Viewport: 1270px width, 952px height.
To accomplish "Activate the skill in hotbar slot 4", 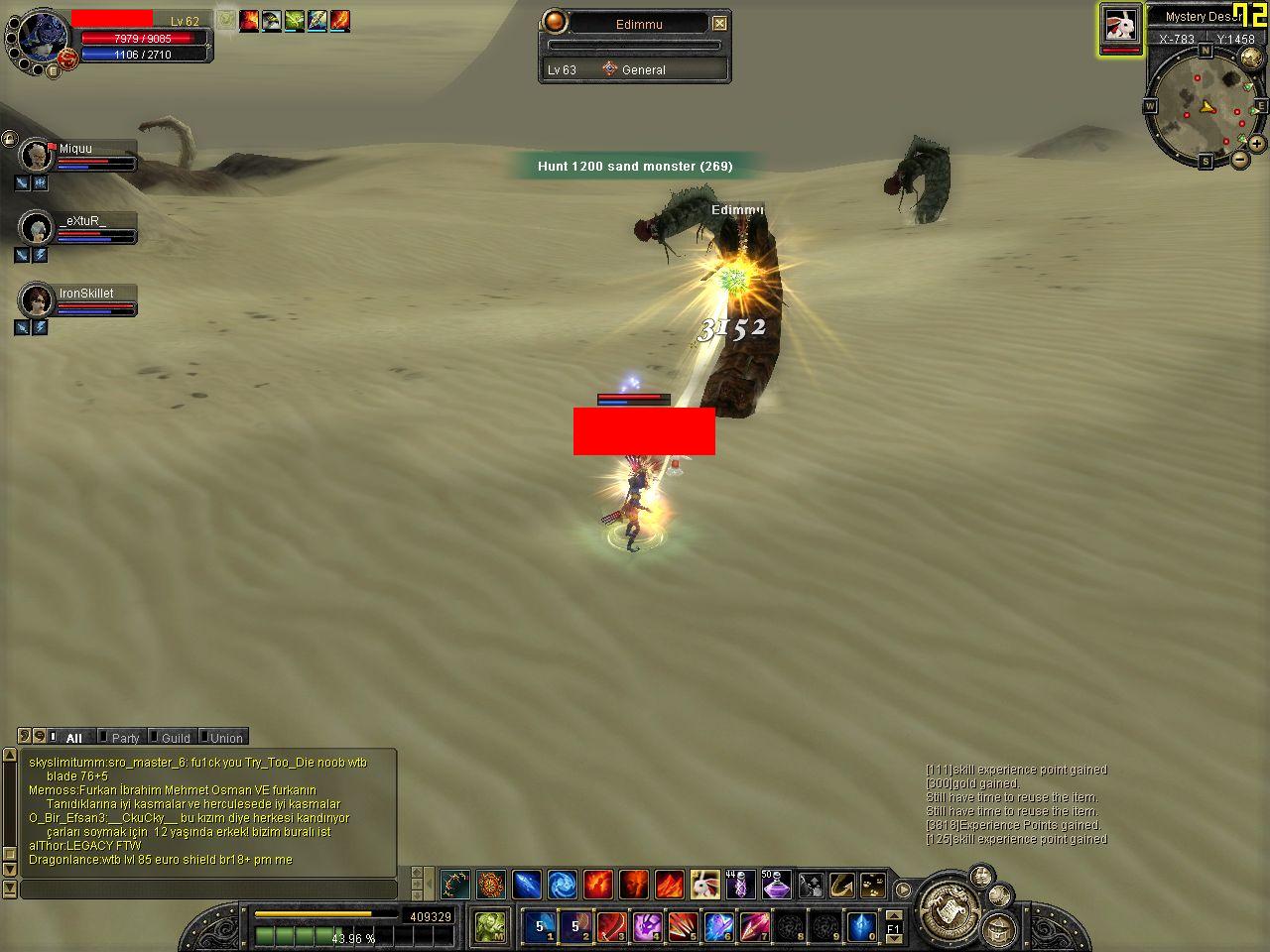I will point(647,927).
